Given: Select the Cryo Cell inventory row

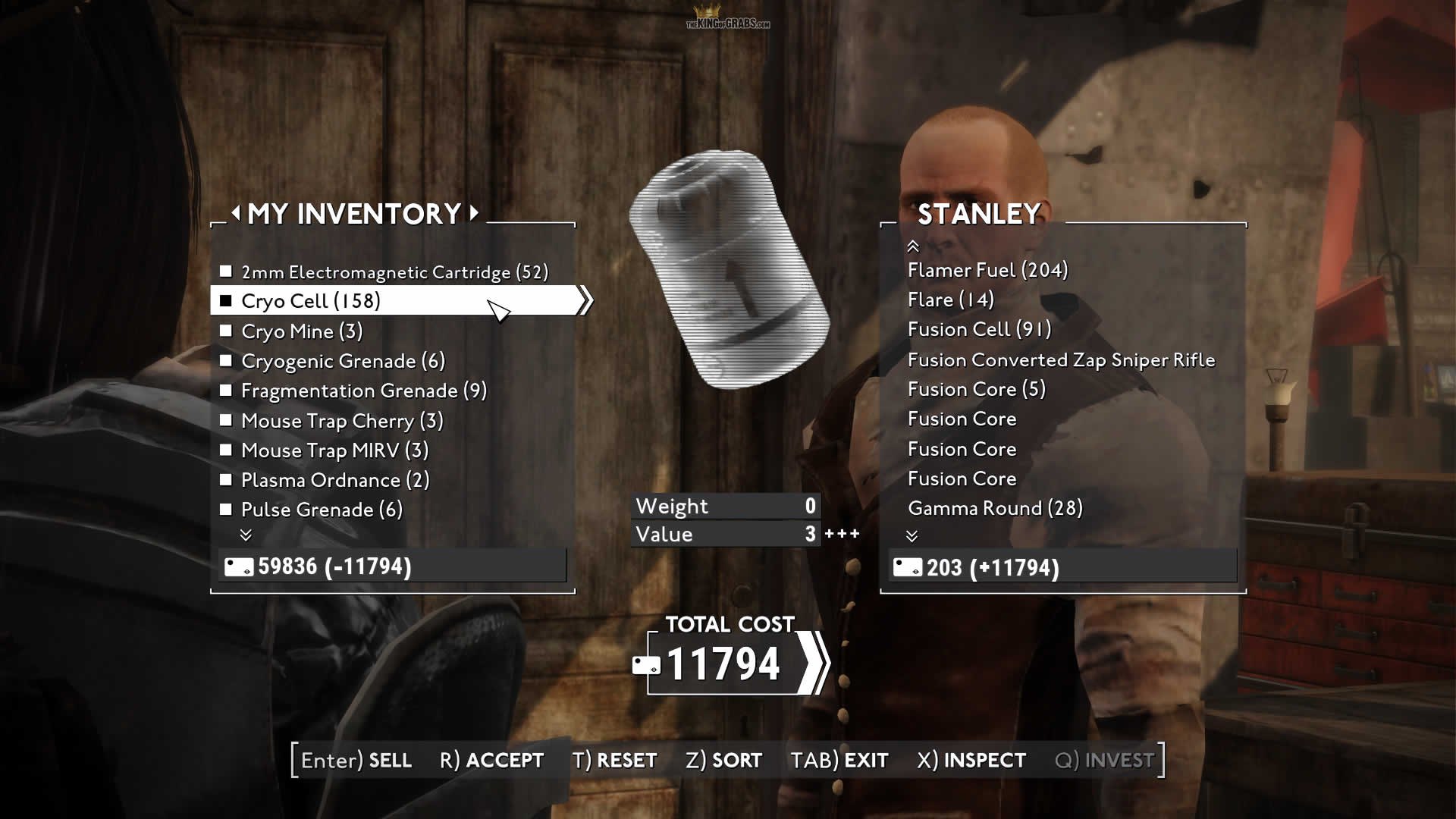Looking at the screenshot, I should (310, 301).
